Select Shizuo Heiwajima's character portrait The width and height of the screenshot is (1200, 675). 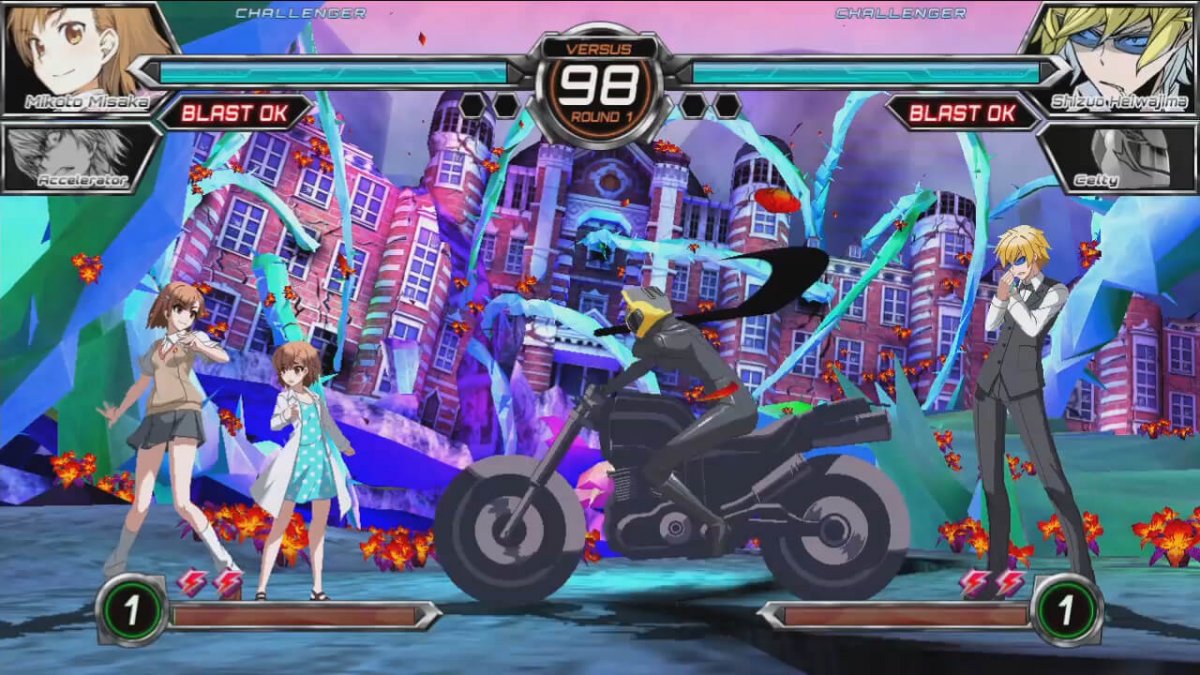(1115, 55)
